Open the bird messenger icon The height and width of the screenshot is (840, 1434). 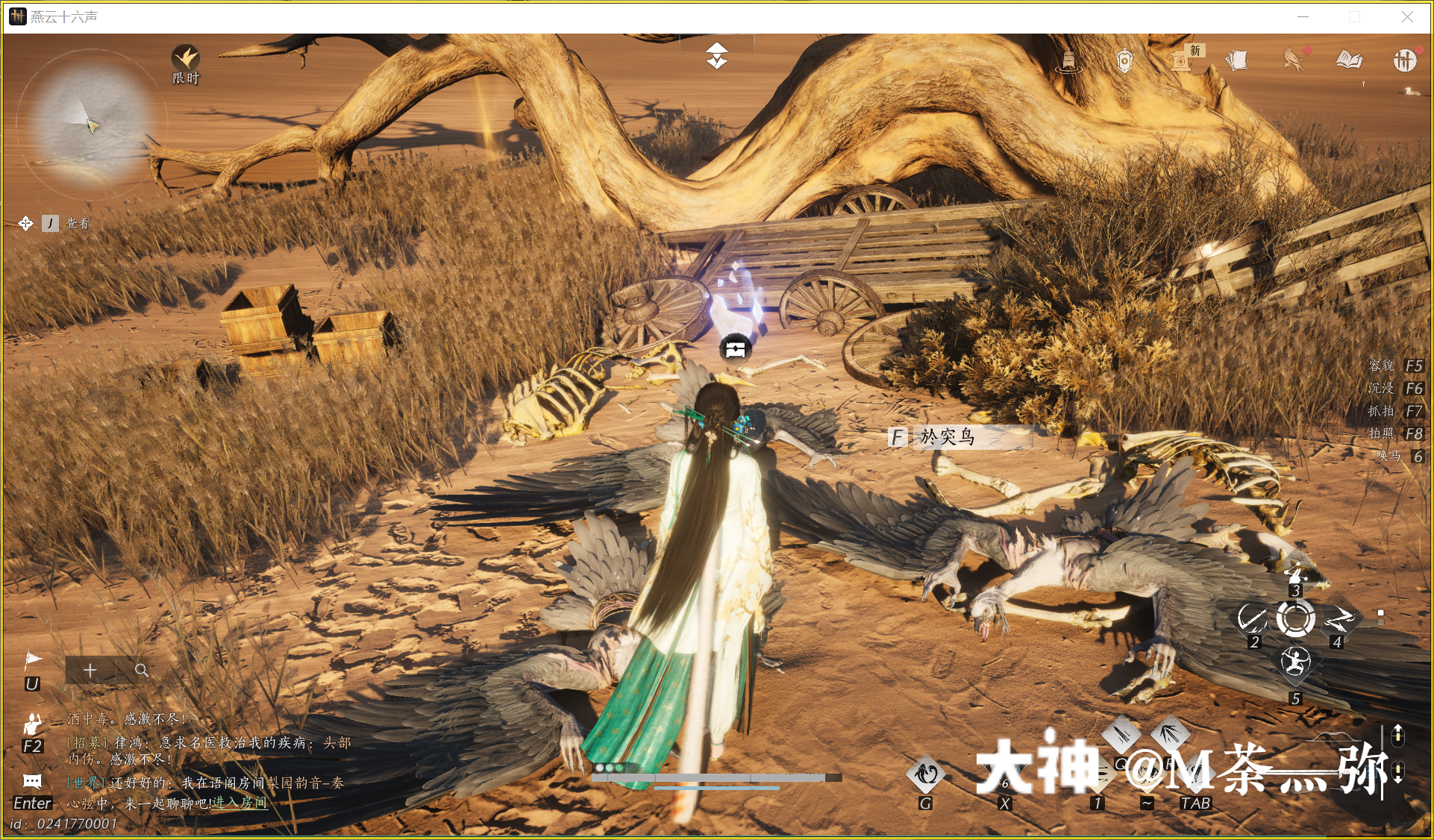click(x=1294, y=60)
